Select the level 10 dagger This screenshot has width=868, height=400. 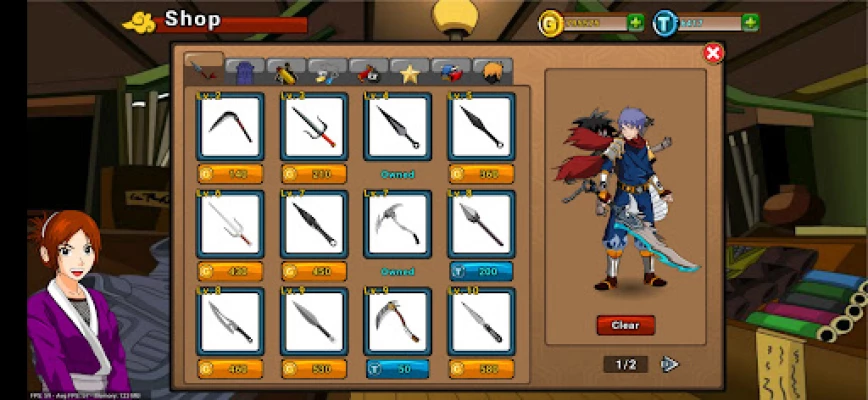pos(481,322)
